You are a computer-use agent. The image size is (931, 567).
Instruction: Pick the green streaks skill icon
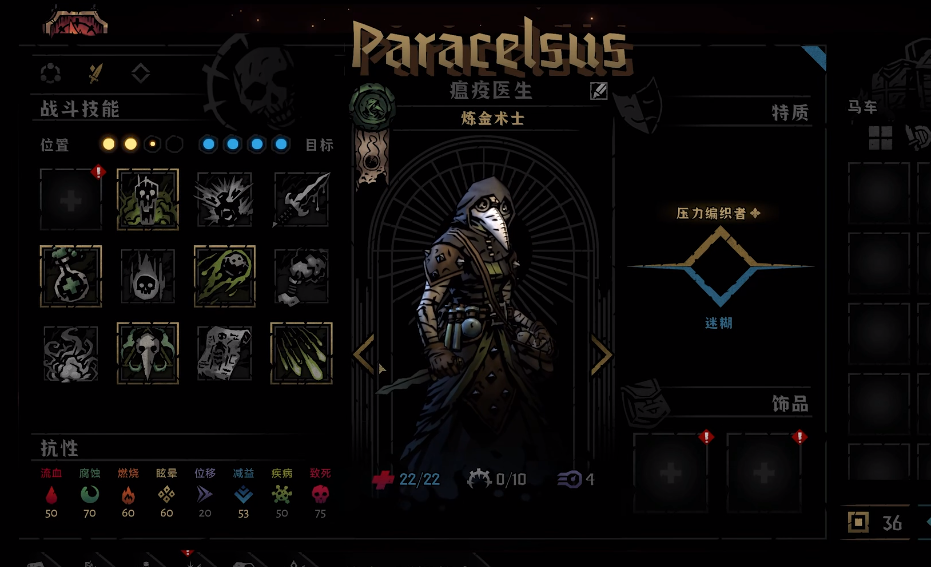click(301, 353)
